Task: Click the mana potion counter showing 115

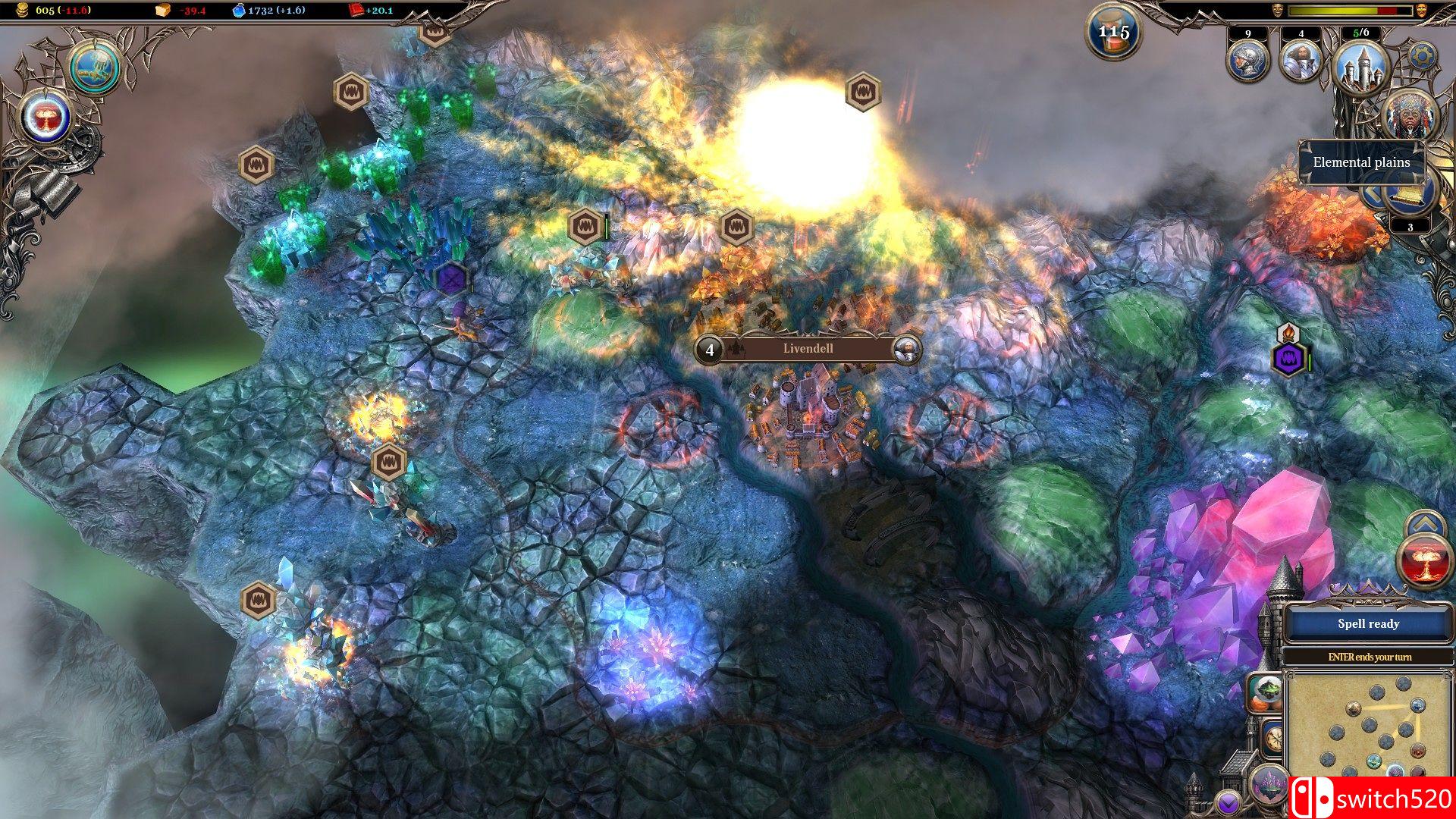Action: 1112,32
